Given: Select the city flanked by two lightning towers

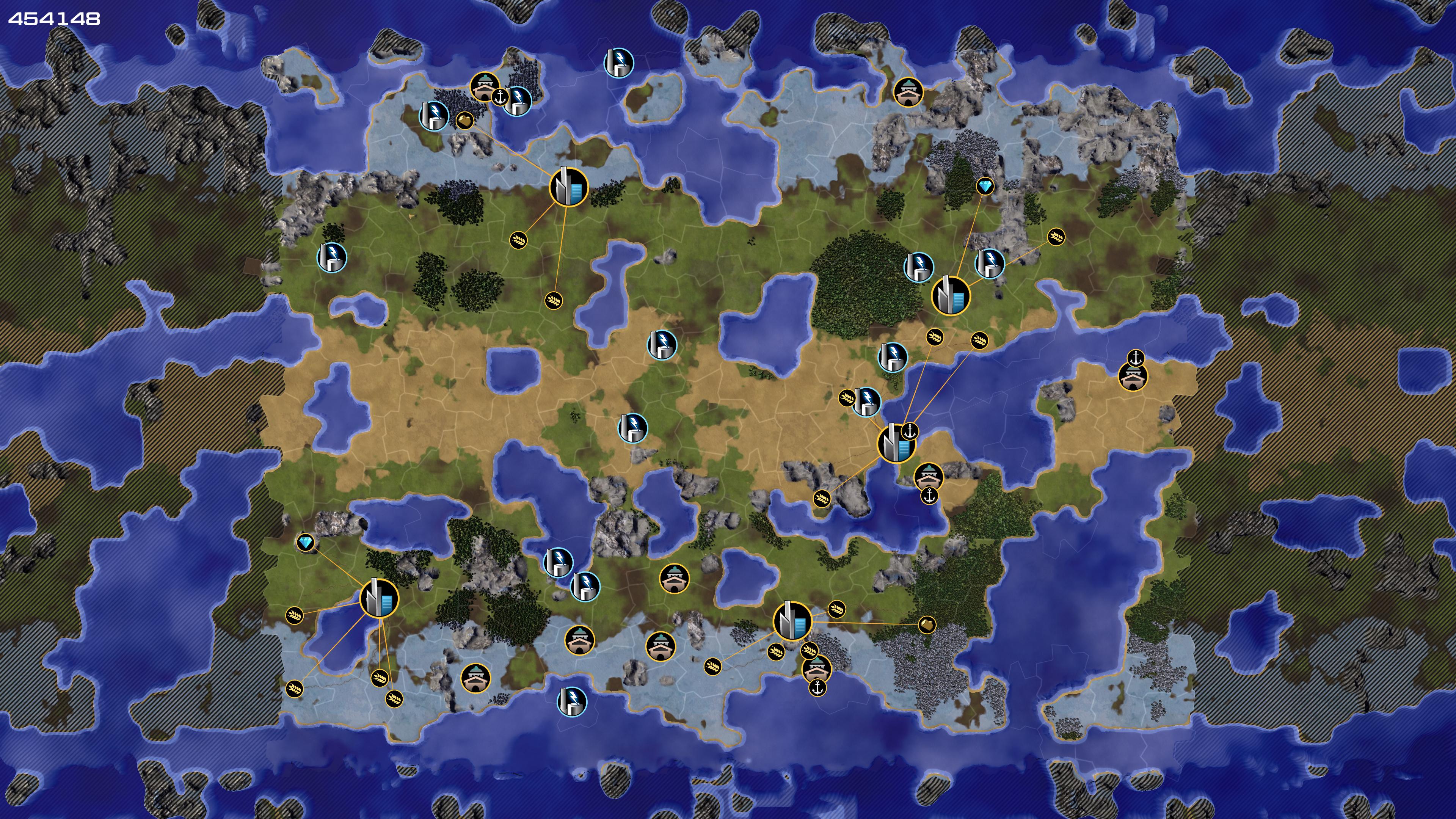Looking at the screenshot, I should [950, 296].
